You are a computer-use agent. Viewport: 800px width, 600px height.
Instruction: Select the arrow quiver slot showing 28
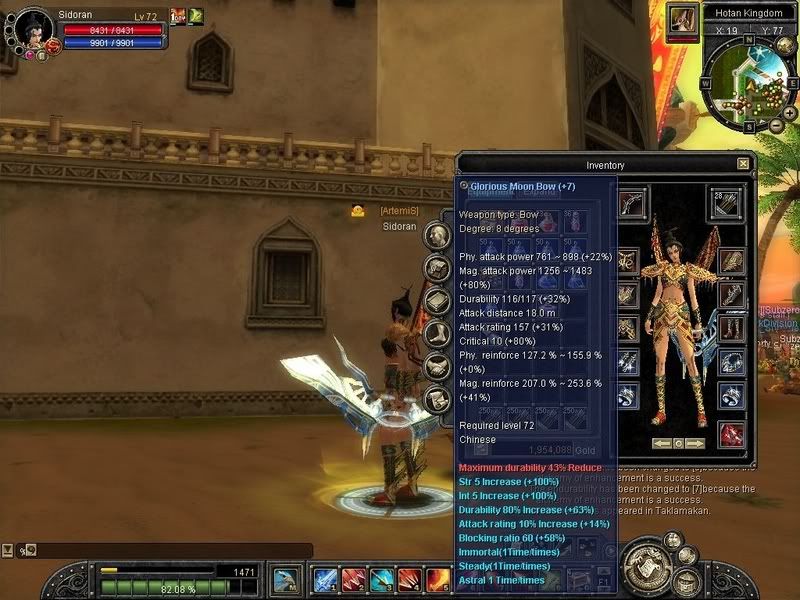pos(729,202)
